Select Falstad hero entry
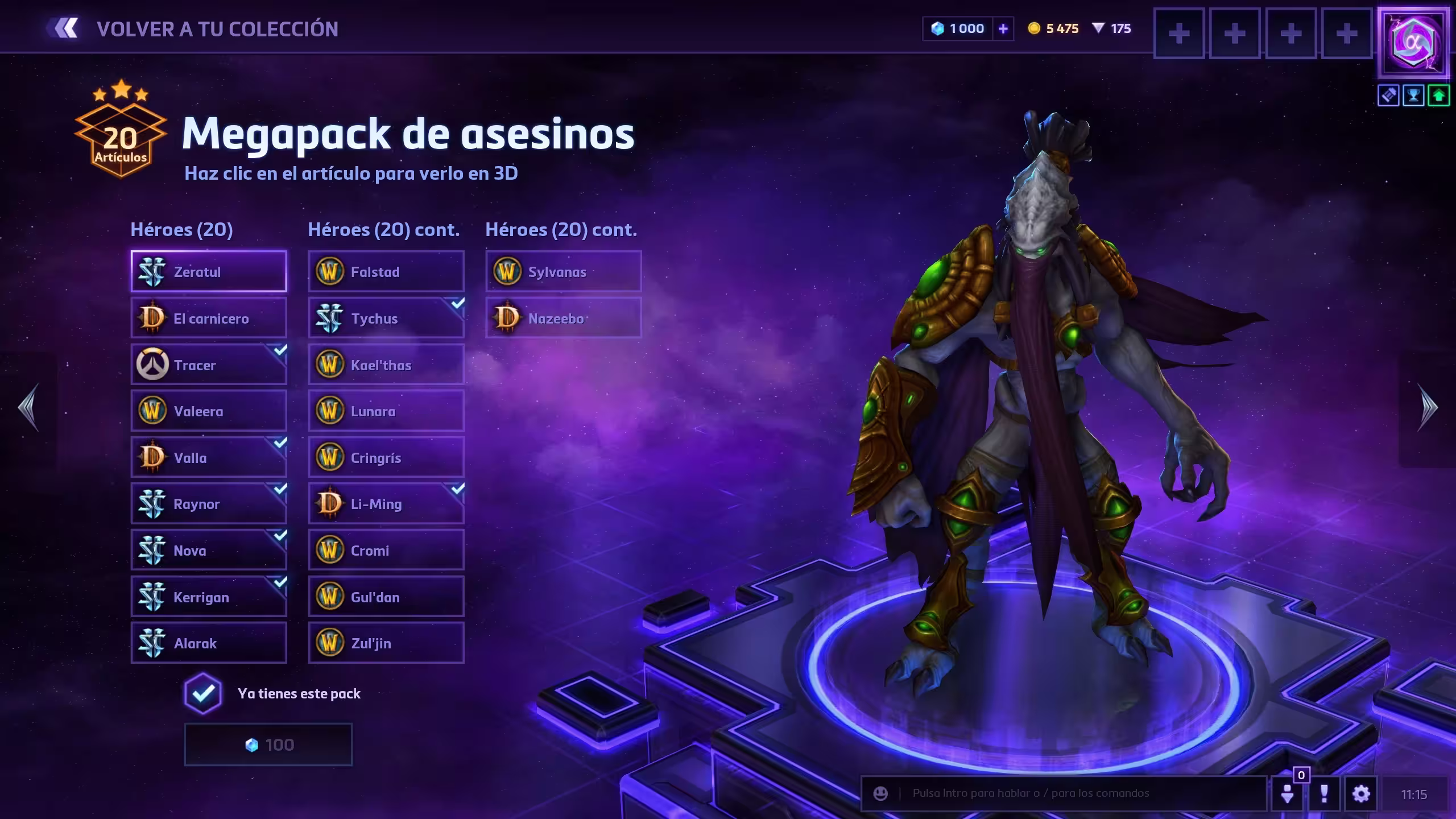 [386, 272]
